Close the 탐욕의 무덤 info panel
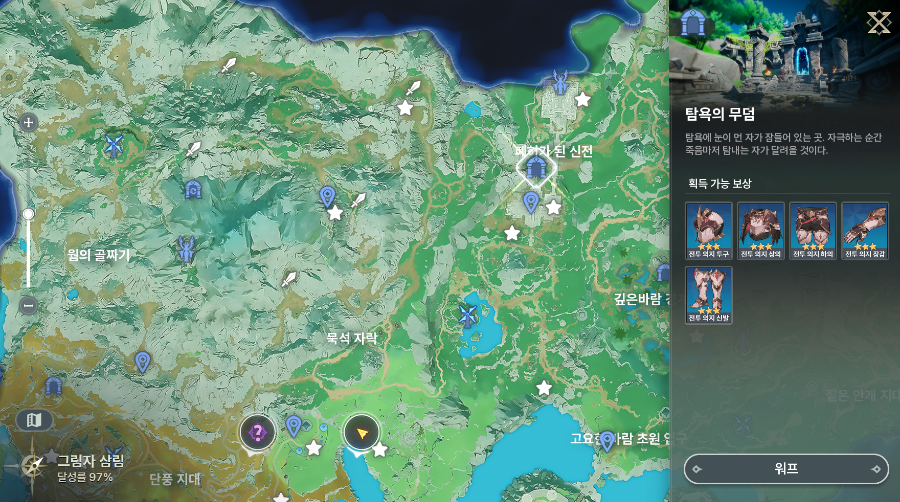The image size is (900, 502). 879,22
